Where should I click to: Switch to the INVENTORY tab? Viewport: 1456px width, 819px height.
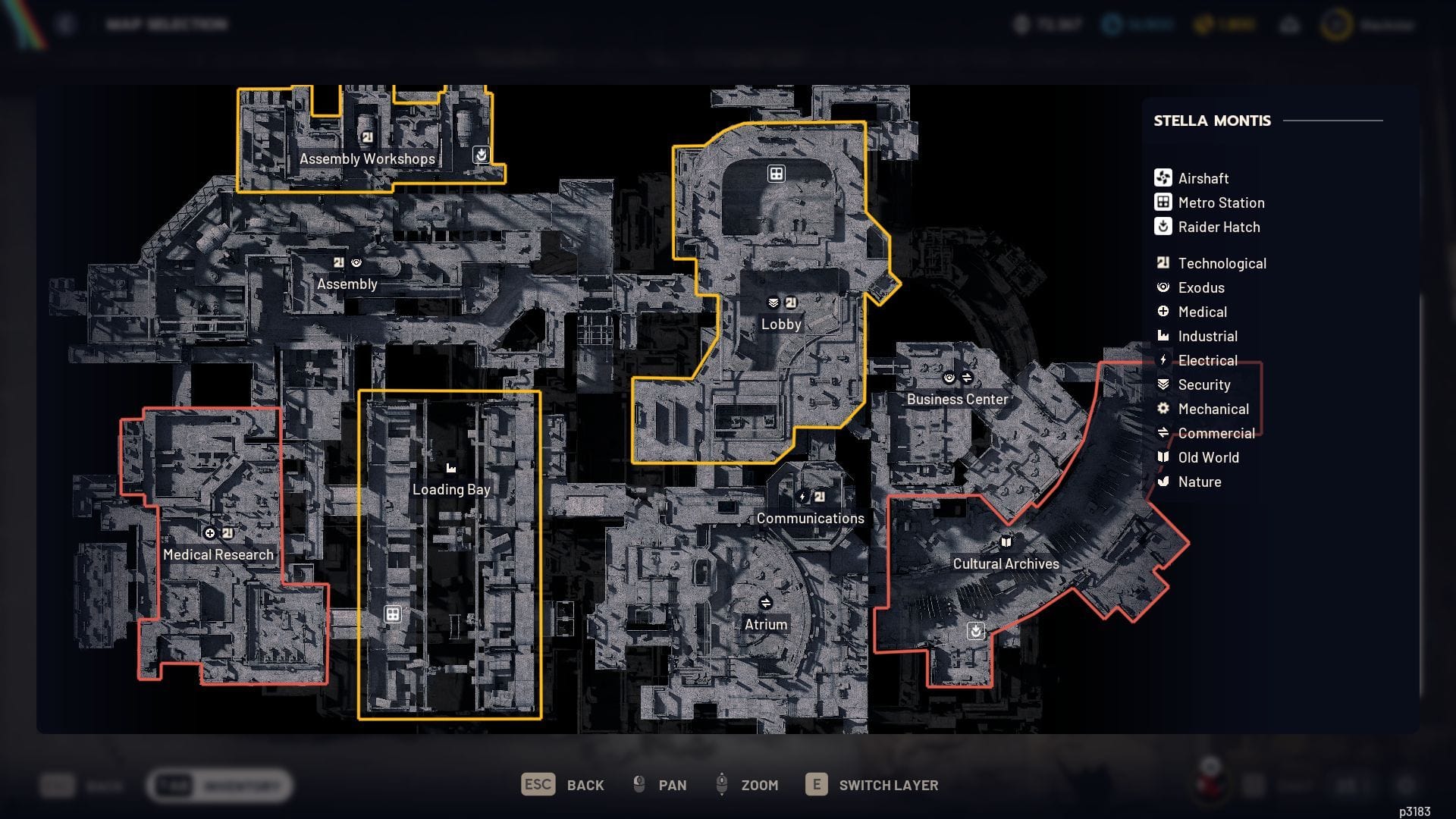(x=243, y=786)
